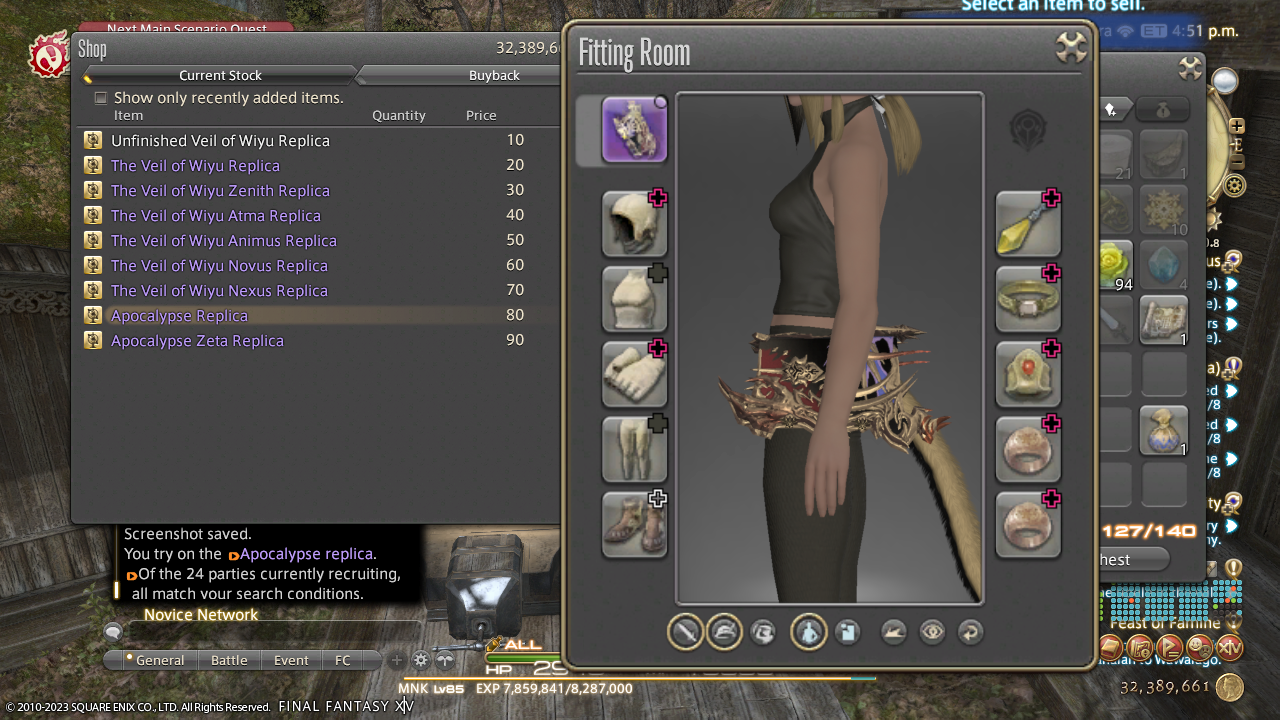Viewport: 1280px width, 720px height.
Task: Open the FC chat tab
Action: pyautogui.click(x=343, y=660)
